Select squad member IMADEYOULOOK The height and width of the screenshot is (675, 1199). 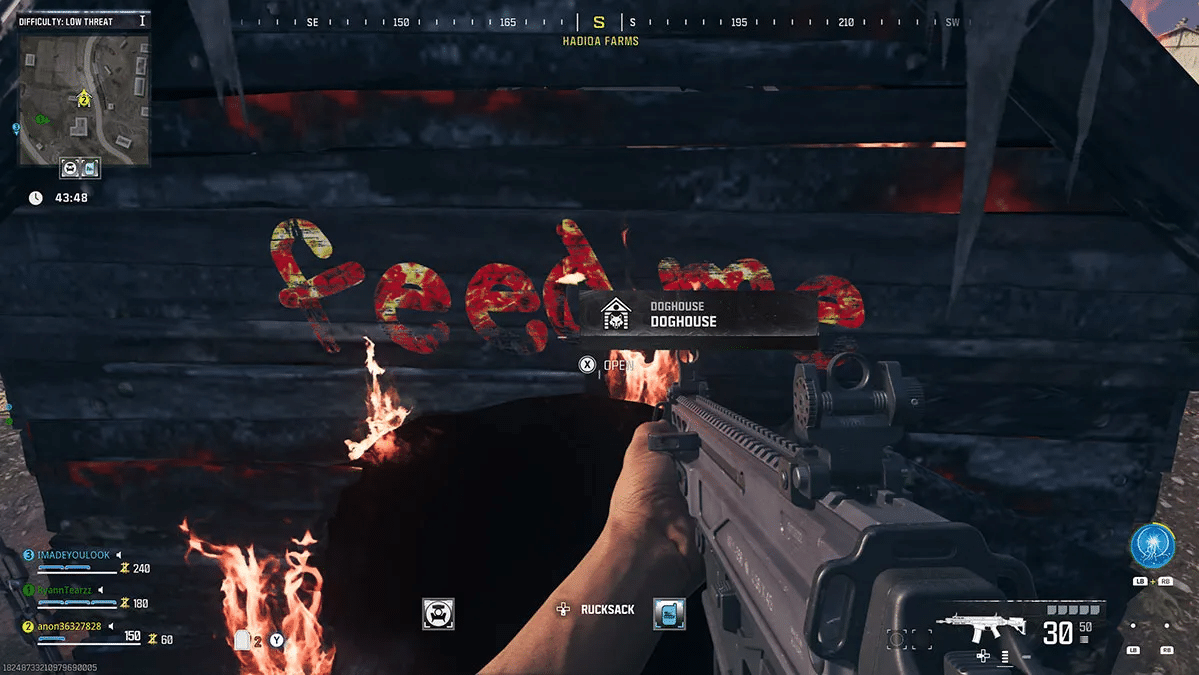click(x=73, y=554)
